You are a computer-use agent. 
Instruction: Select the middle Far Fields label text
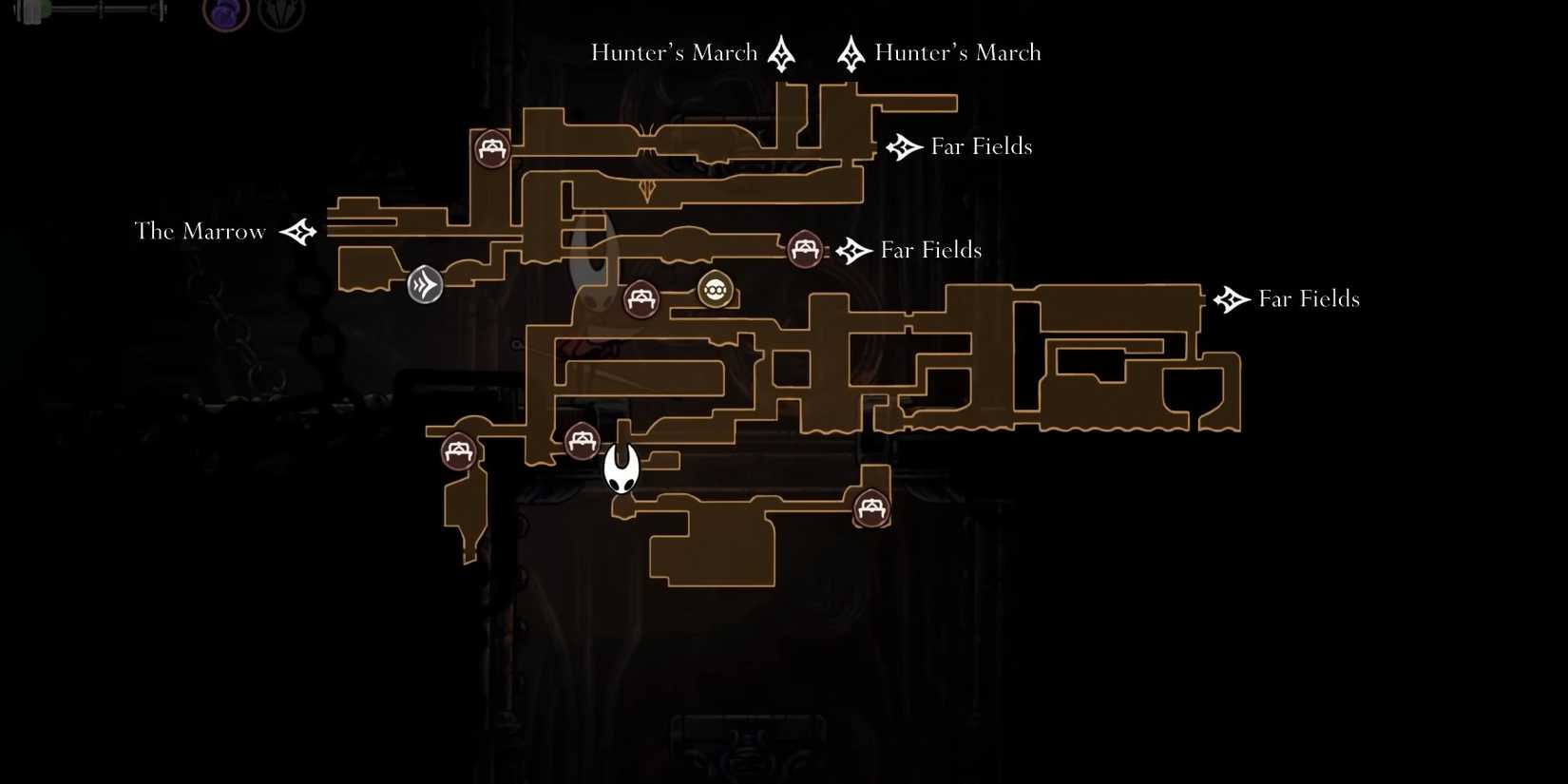(930, 250)
